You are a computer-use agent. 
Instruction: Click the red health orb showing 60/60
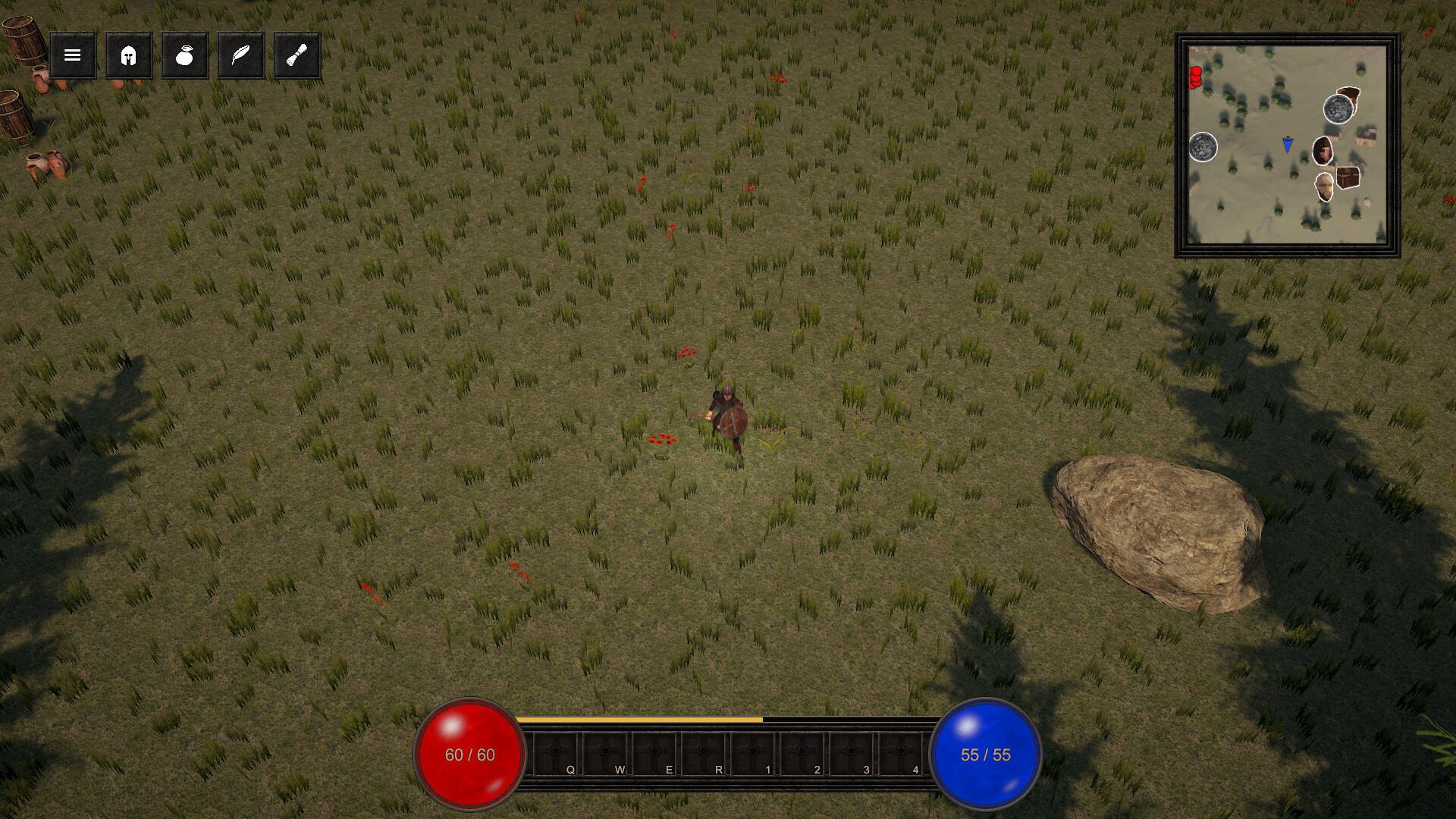[x=468, y=755]
